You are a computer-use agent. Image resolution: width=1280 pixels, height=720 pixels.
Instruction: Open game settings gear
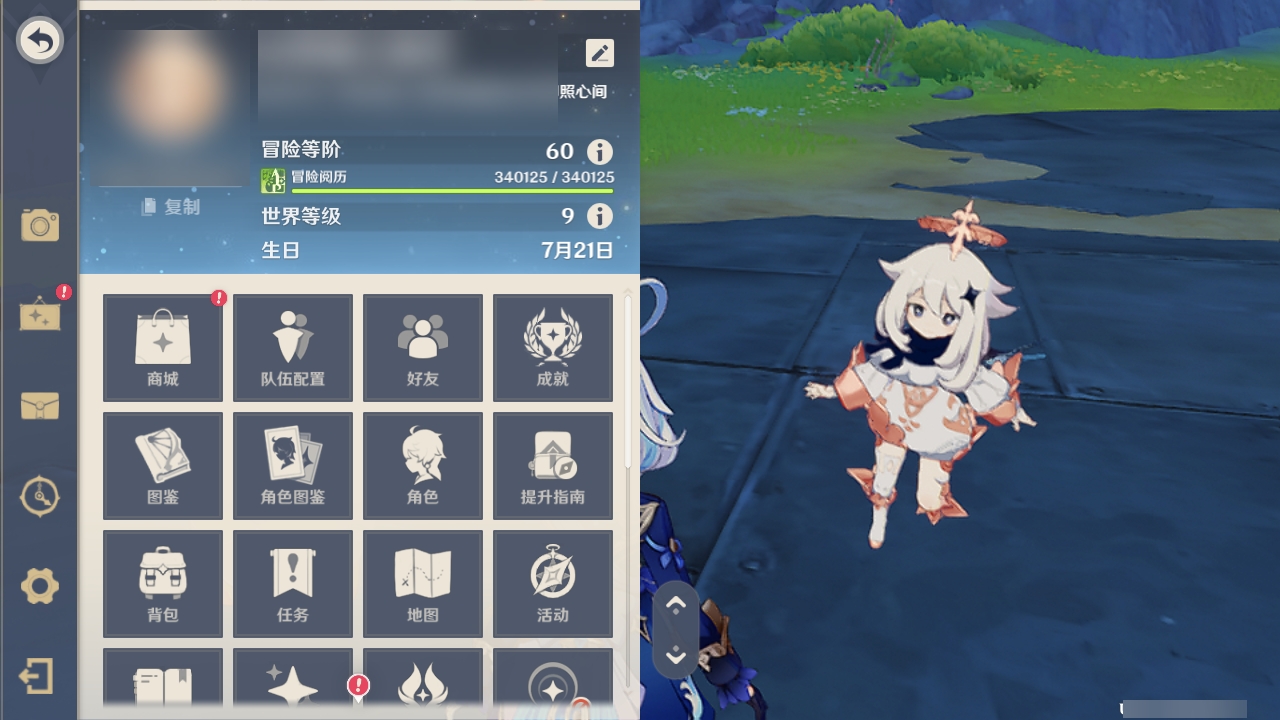[x=40, y=587]
